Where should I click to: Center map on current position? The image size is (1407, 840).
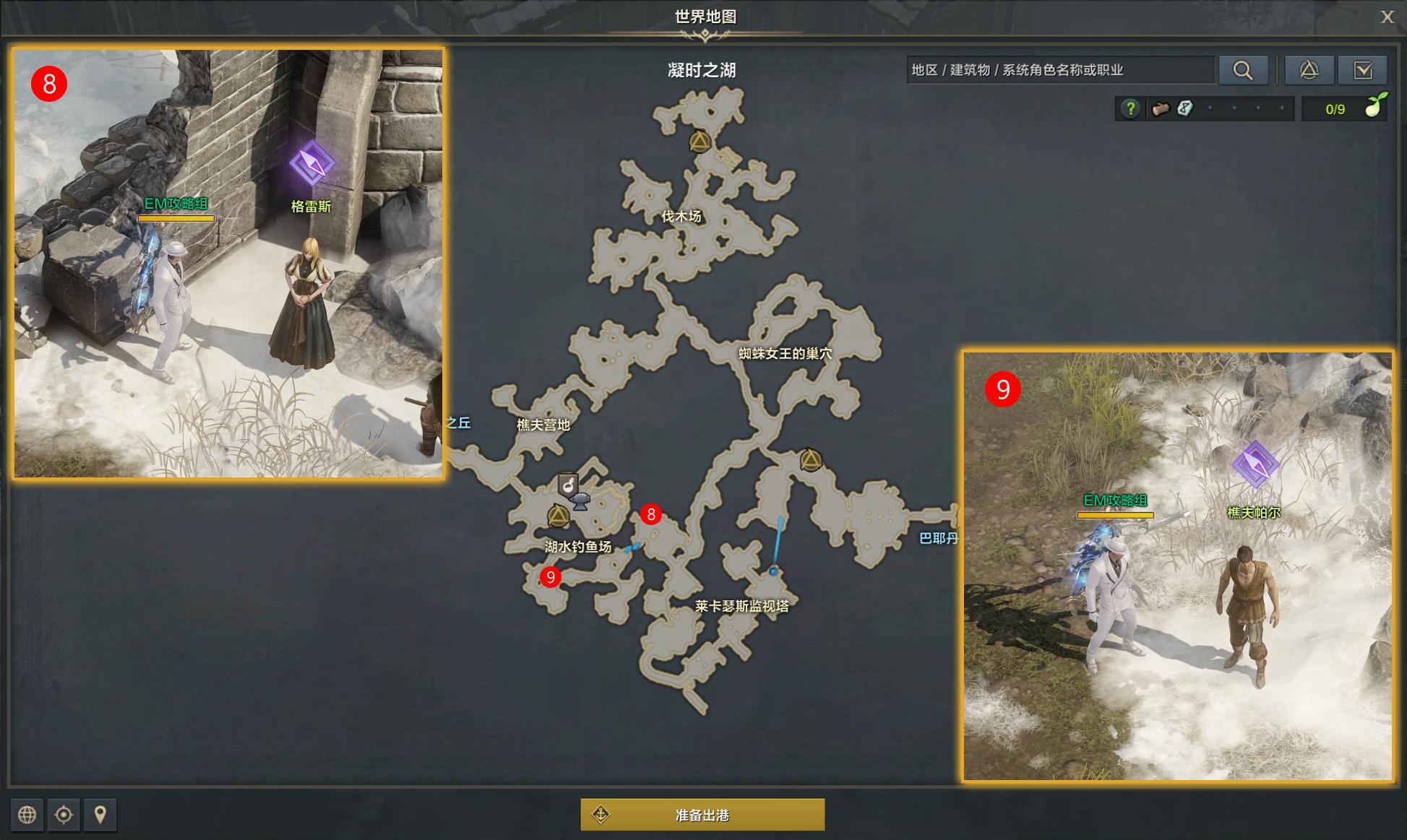[64, 815]
